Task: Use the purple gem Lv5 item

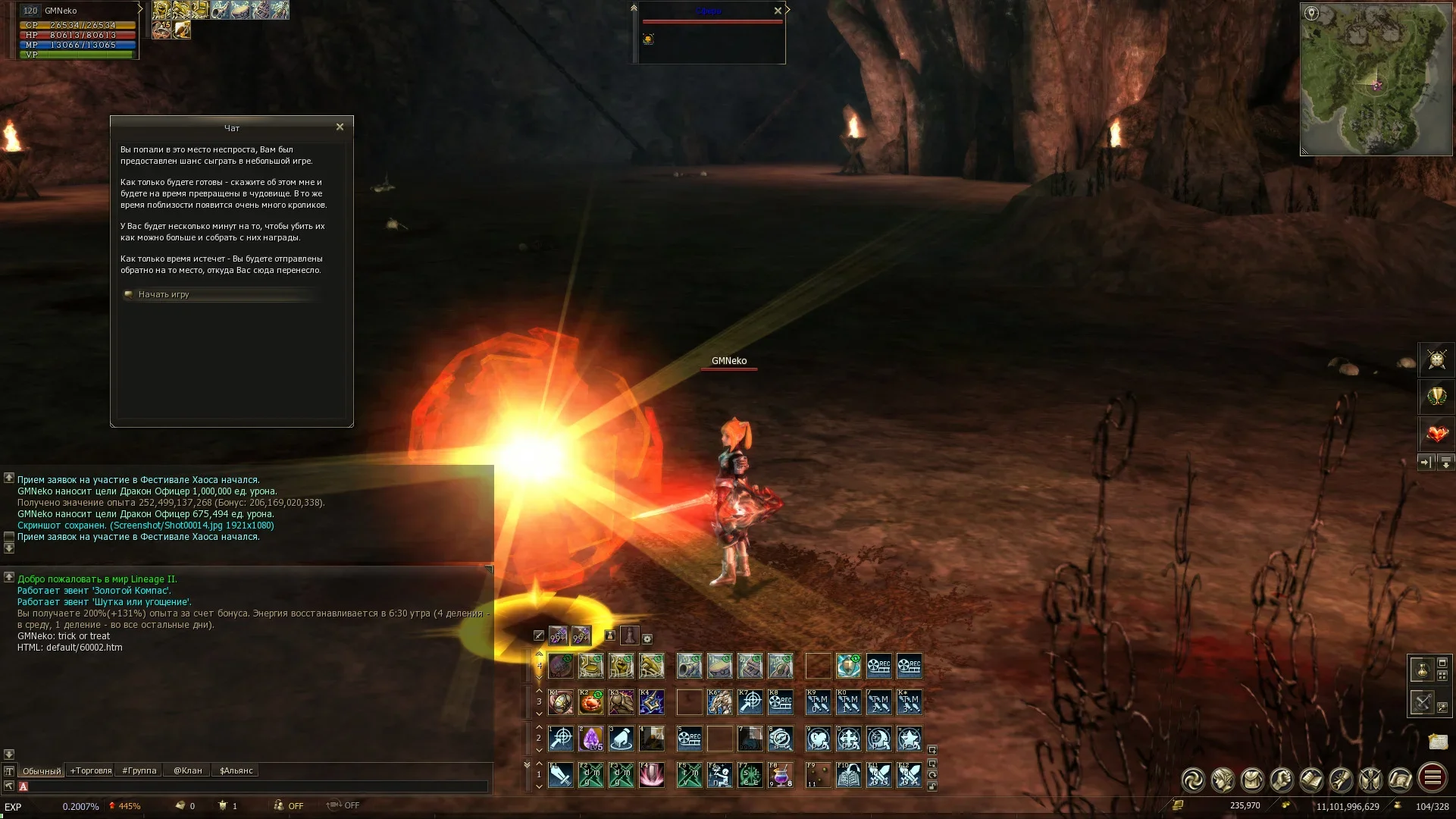Action: pyautogui.click(x=591, y=738)
